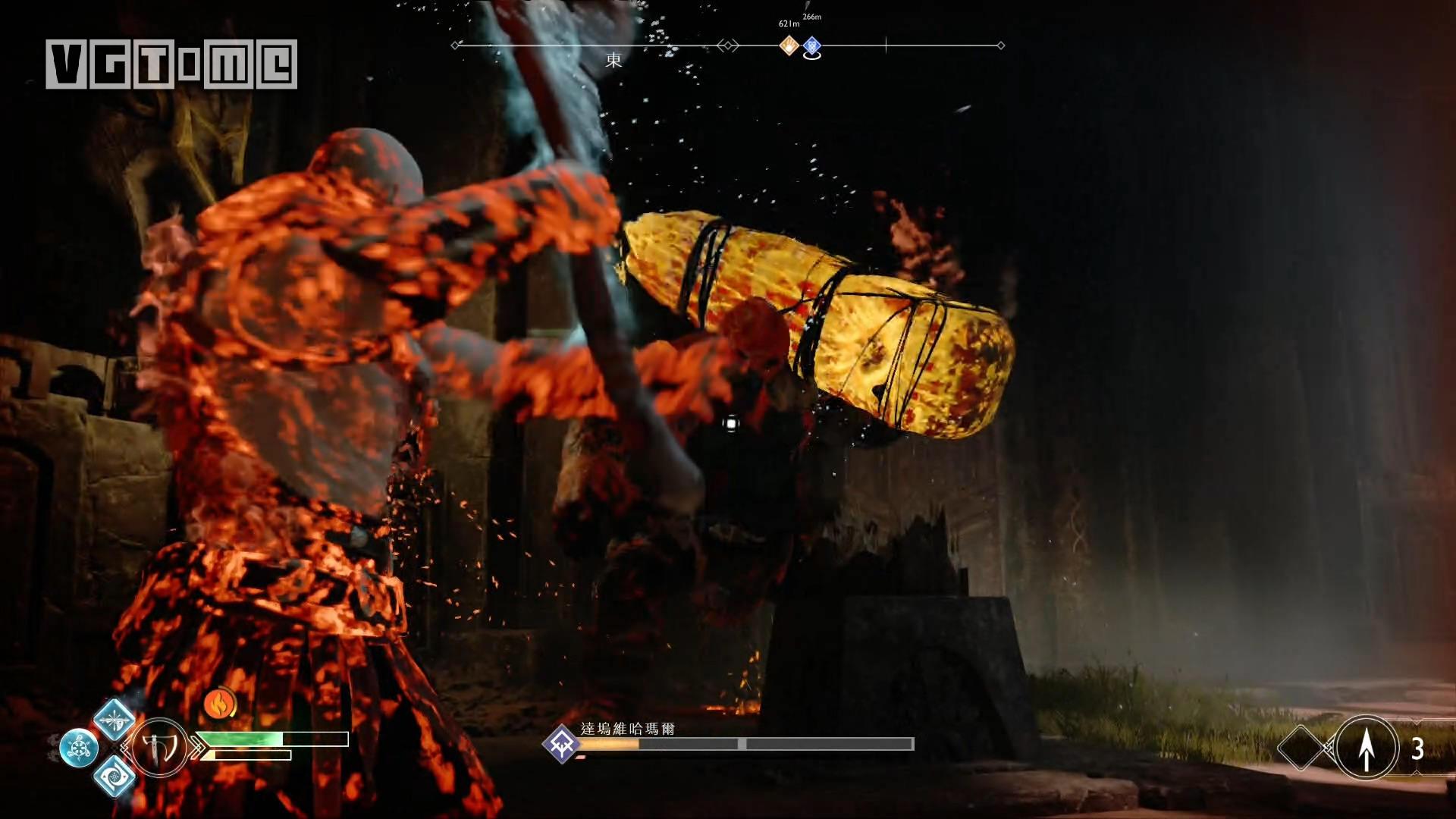The width and height of the screenshot is (1456, 819).
Task: Click the VGTIME watermark logo
Action: (171, 64)
